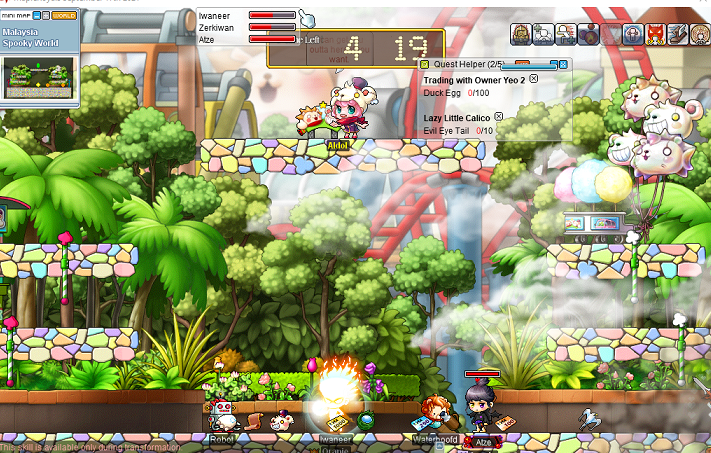Remove Trading with Owner Yeo 2 from helper
The height and width of the screenshot is (453, 711).
point(533,78)
